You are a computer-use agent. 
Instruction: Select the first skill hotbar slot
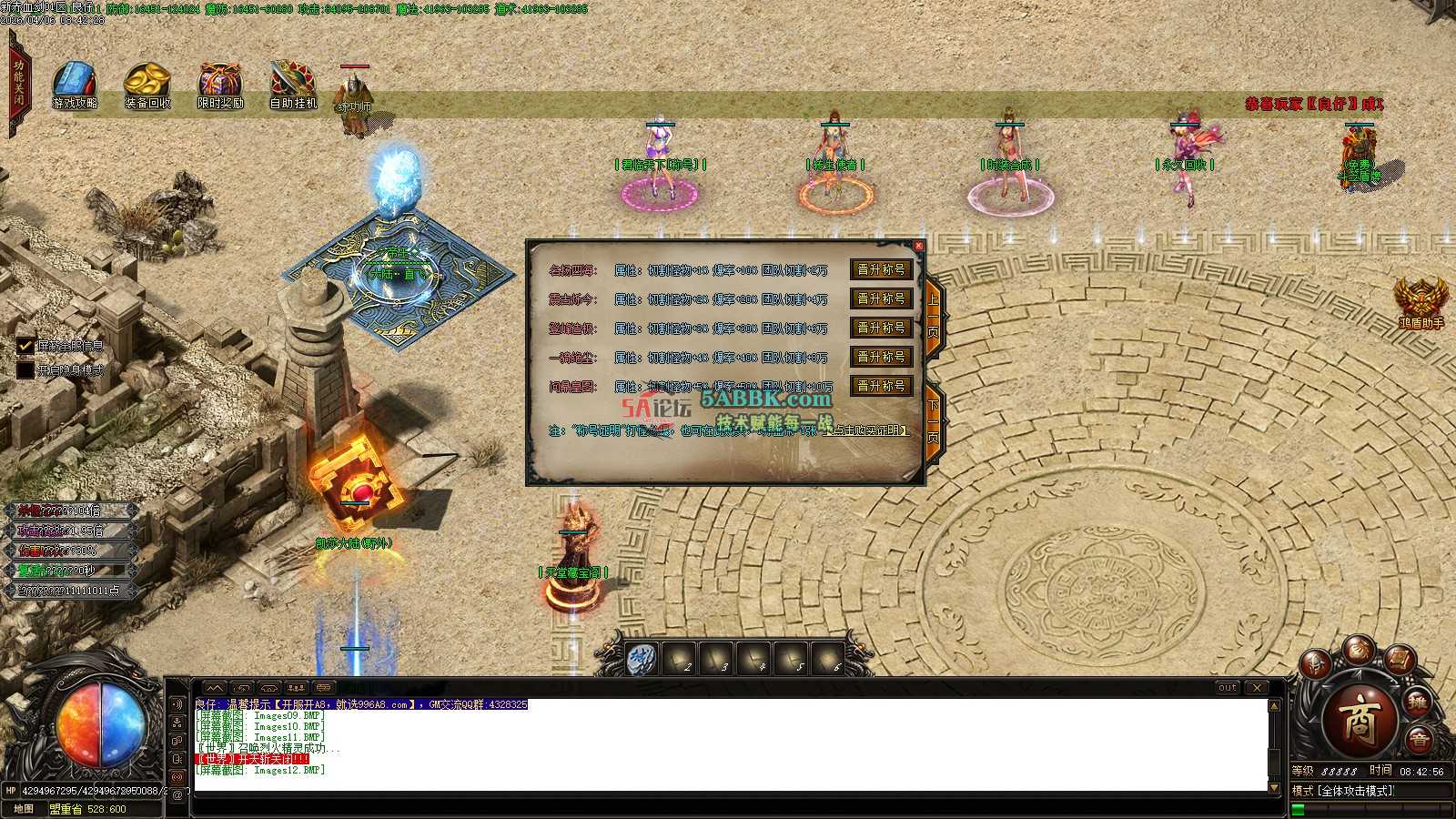coord(642,659)
